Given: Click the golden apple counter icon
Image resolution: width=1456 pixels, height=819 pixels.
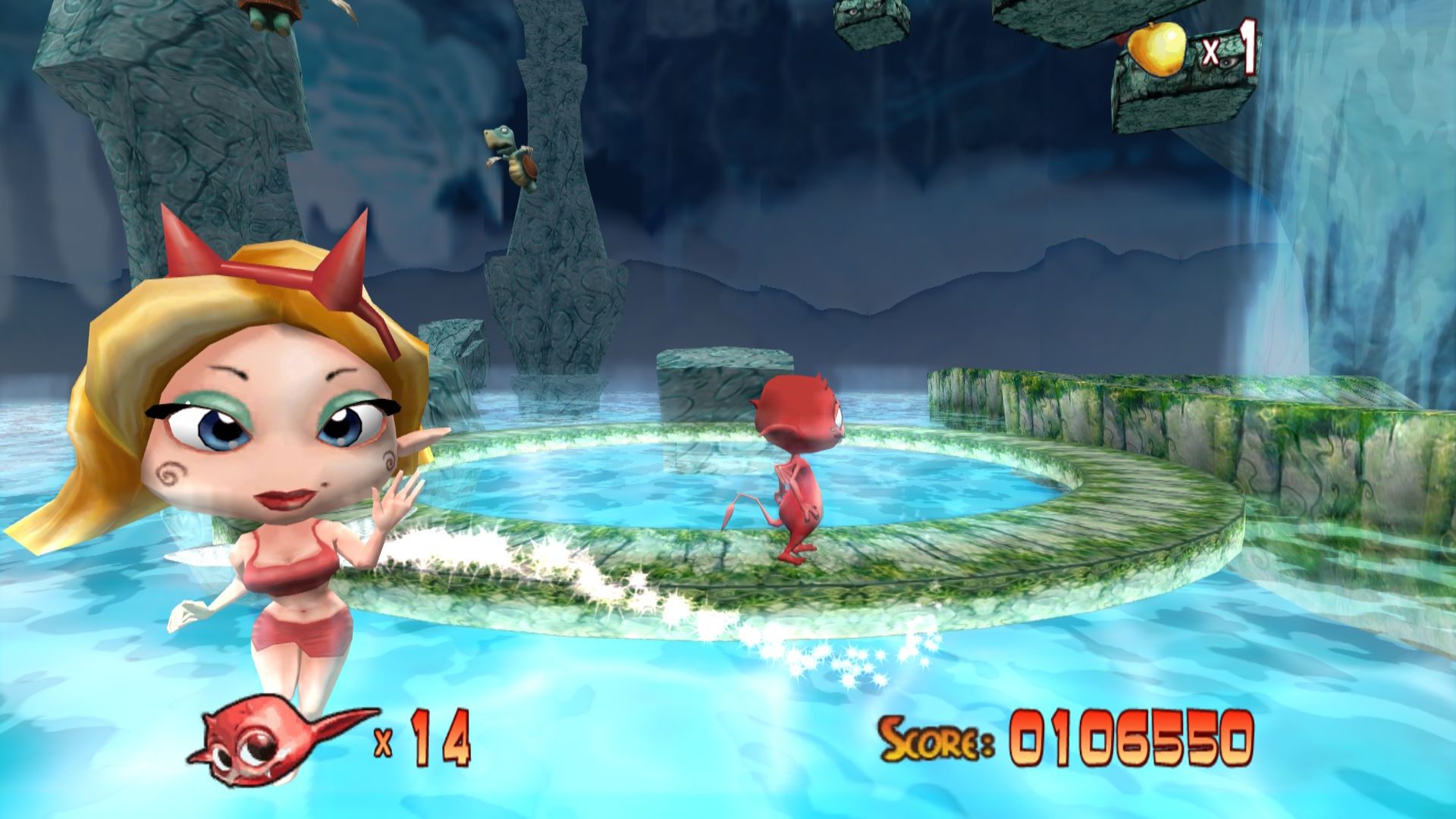Looking at the screenshot, I should (1156, 49).
